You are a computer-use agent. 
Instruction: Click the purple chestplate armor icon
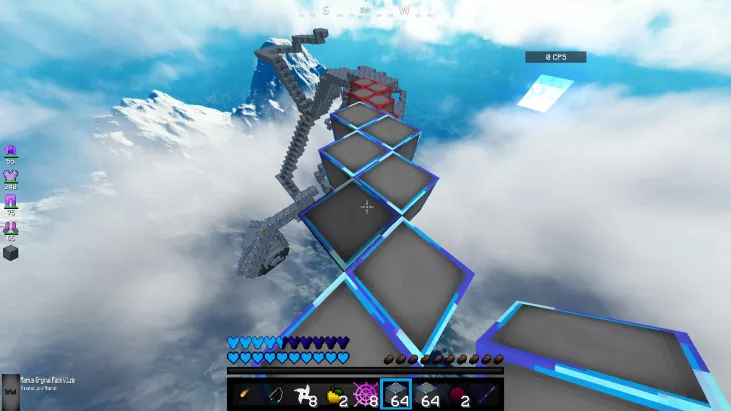11,177
